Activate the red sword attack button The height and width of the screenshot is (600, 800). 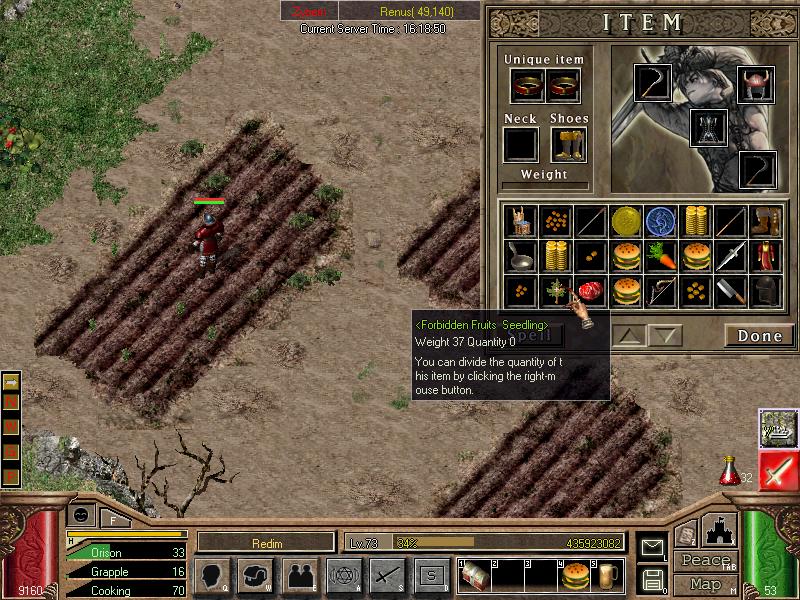coord(777,470)
